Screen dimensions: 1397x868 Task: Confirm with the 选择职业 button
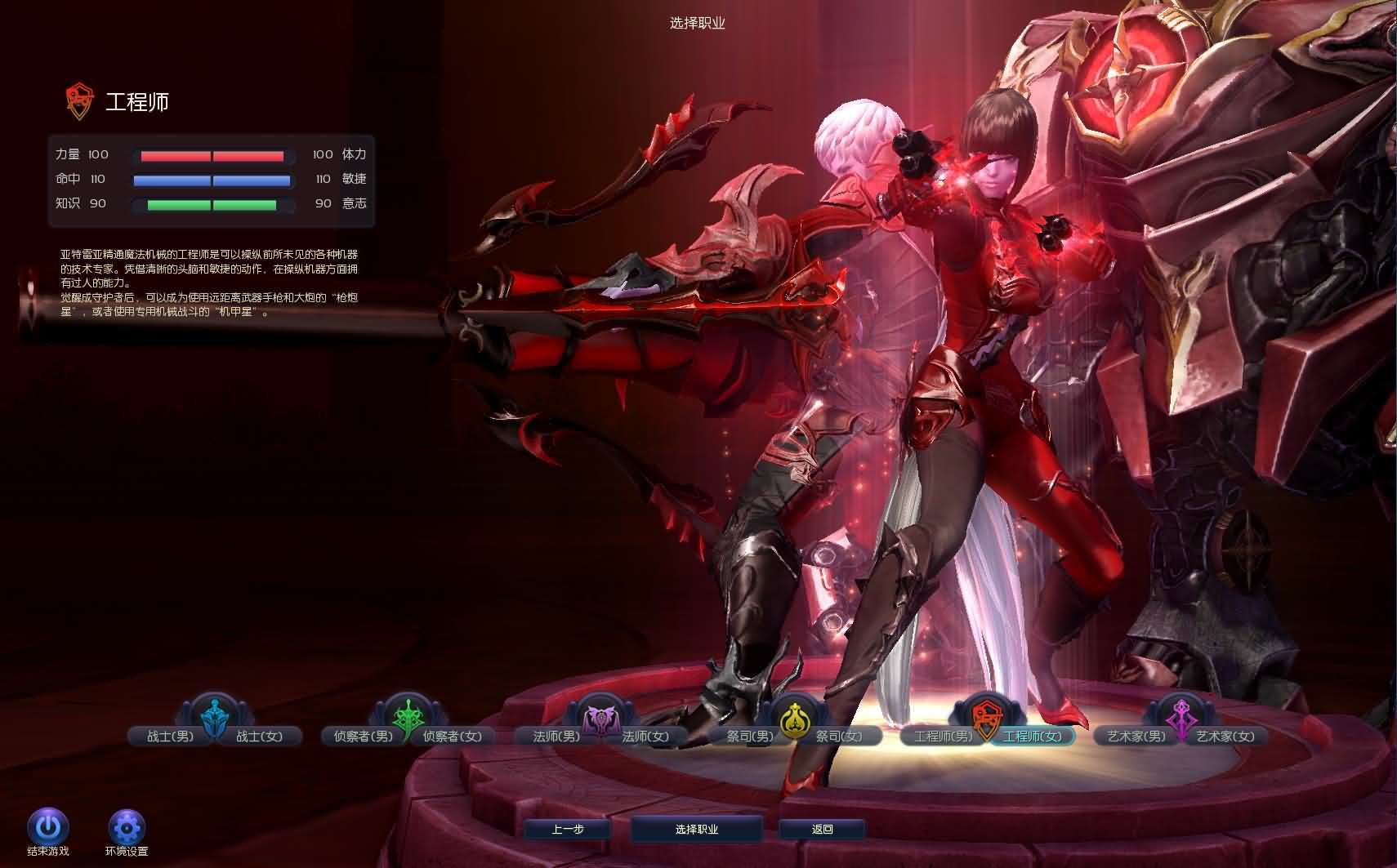tap(697, 830)
